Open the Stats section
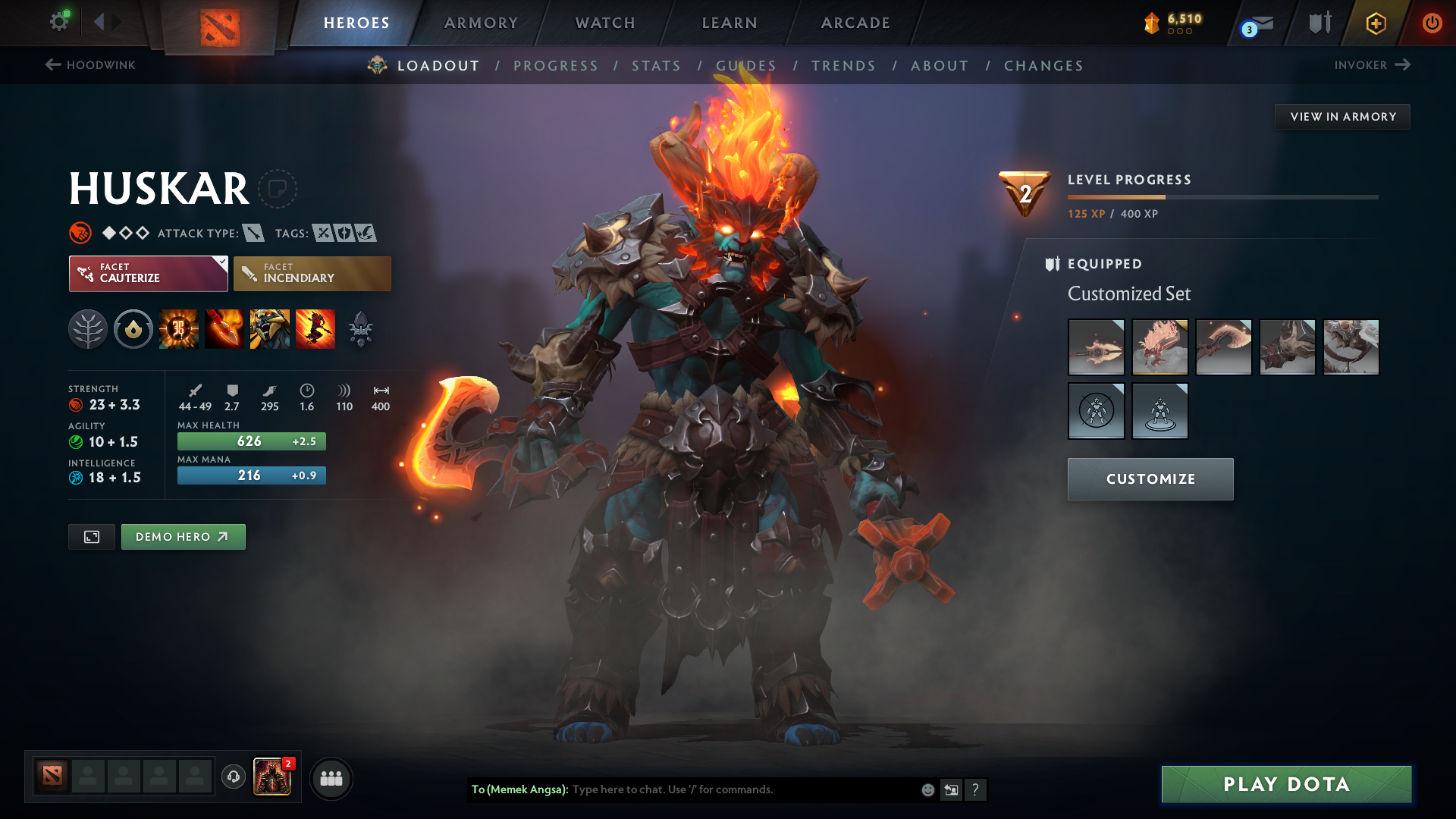1456x819 pixels. [656, 66]
